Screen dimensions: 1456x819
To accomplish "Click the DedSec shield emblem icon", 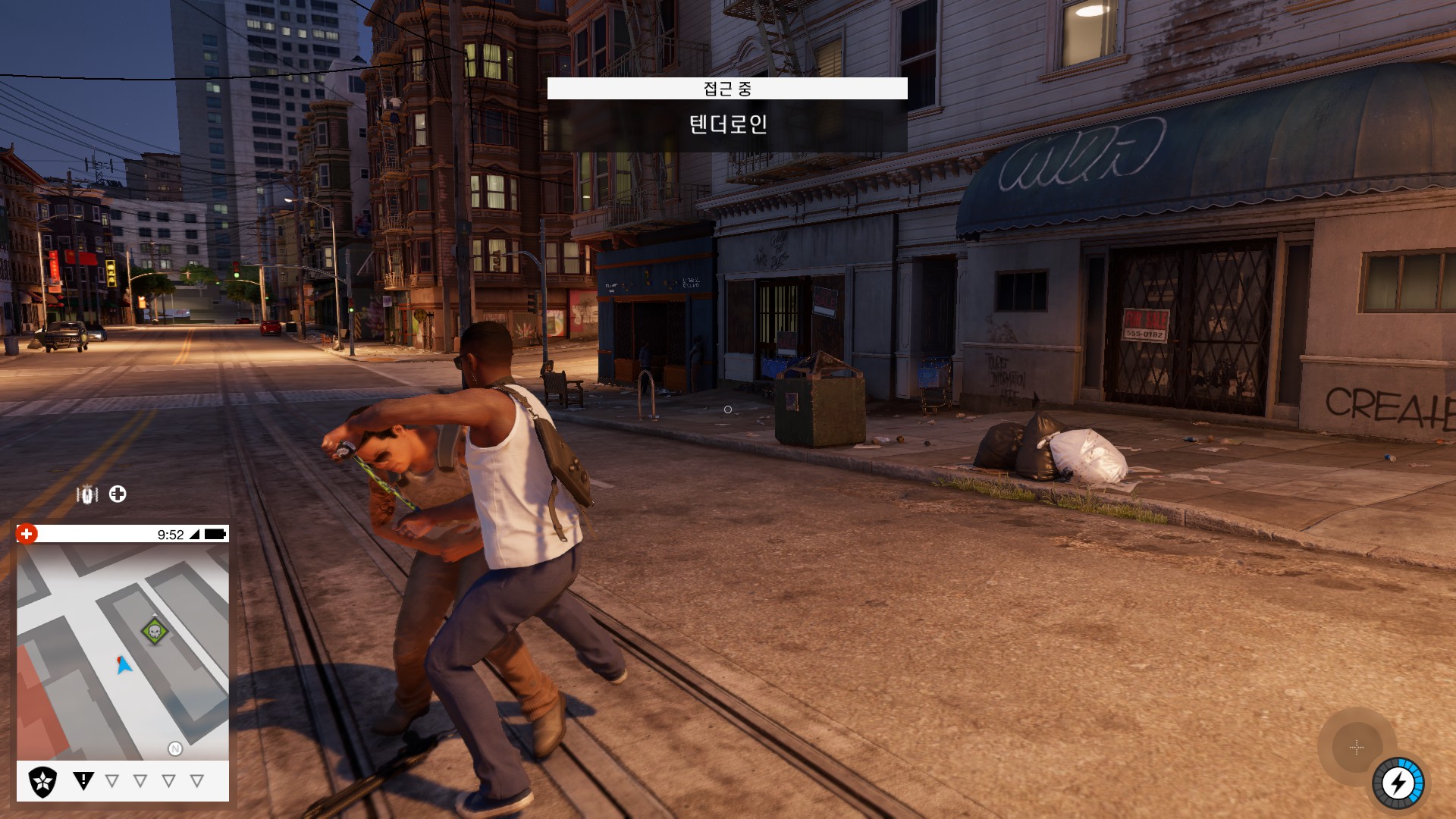I will (42, 781).
